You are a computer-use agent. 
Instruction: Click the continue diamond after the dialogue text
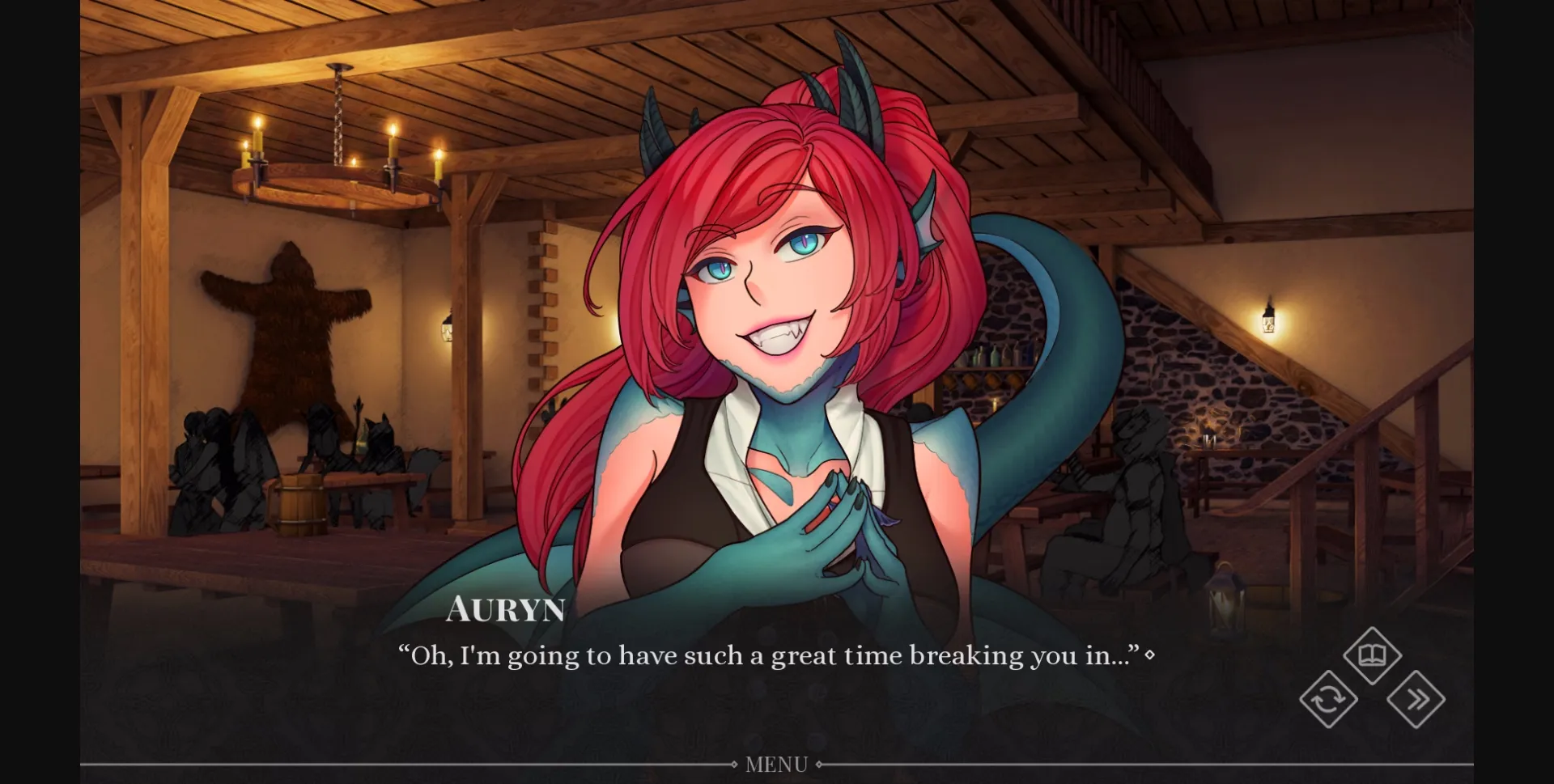pyautogui.click(x=1153, y=655)
